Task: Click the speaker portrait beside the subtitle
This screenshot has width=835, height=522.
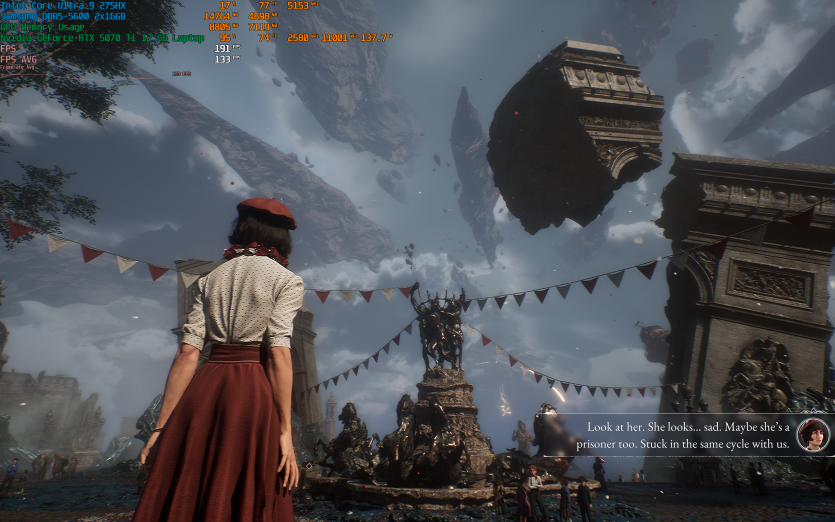Action: pyautogui.click(x=812, y=434)
